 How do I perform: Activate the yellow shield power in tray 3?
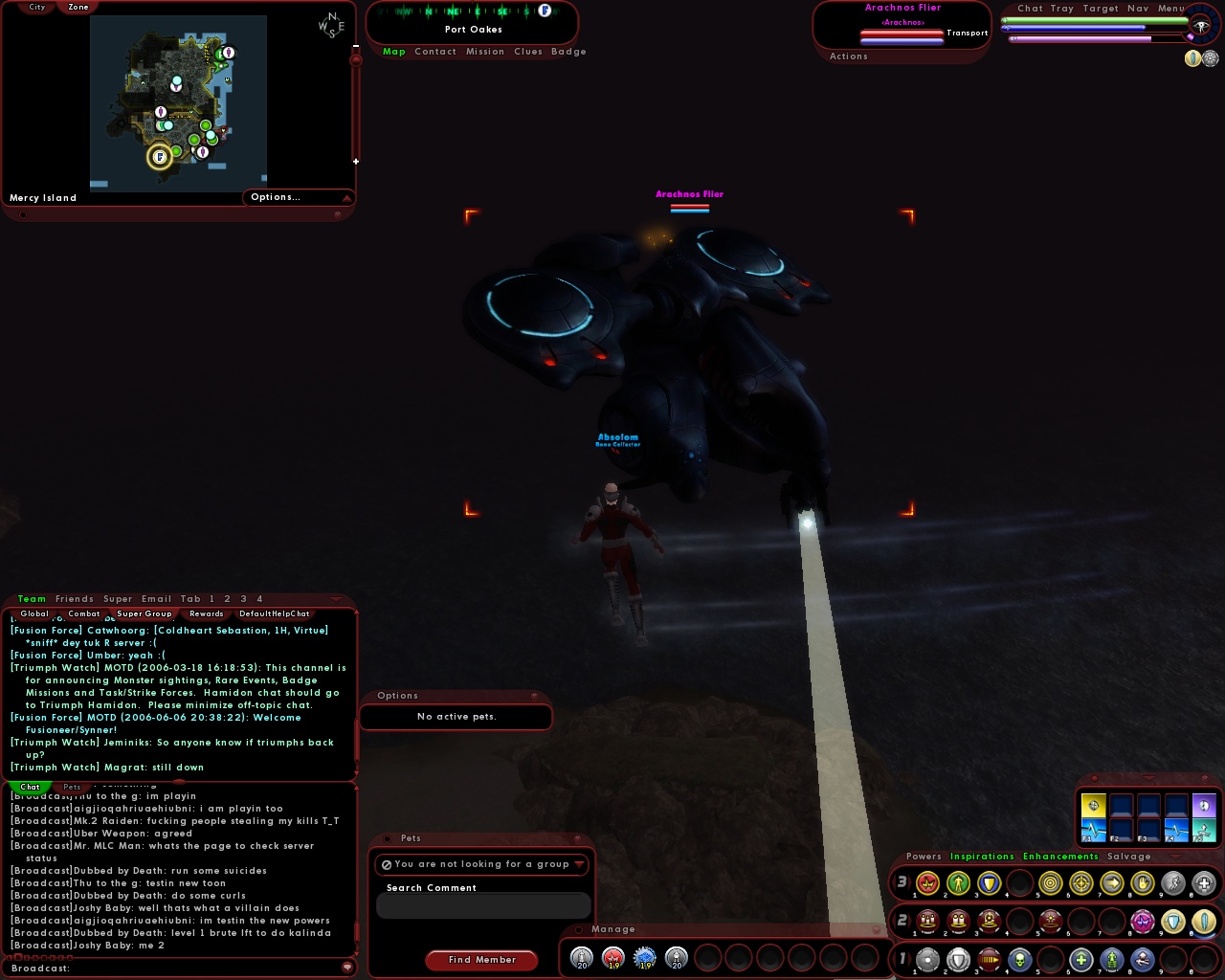tap(990, 882)
